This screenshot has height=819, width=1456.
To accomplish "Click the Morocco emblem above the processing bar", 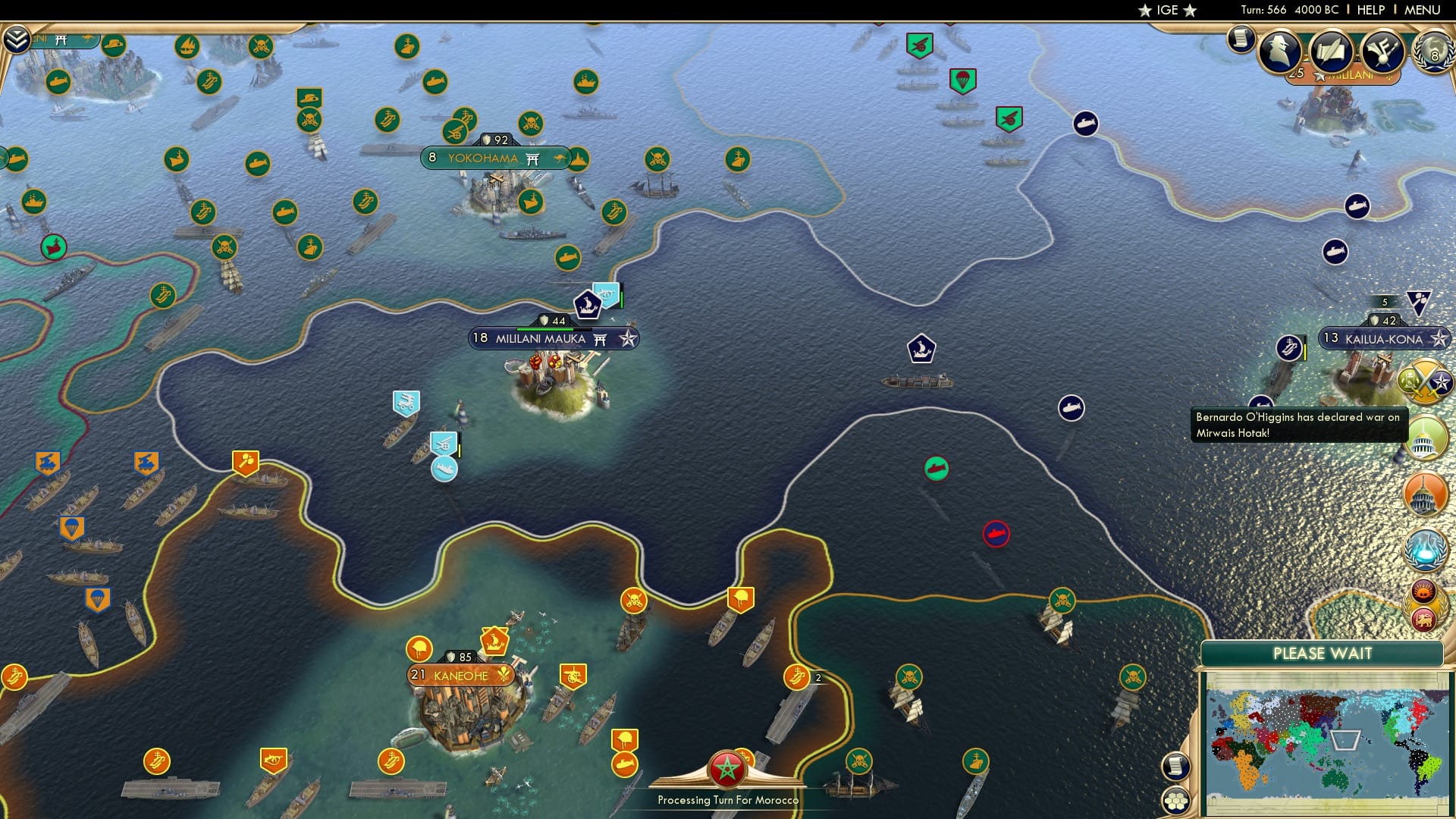I will tap(726, 767).
